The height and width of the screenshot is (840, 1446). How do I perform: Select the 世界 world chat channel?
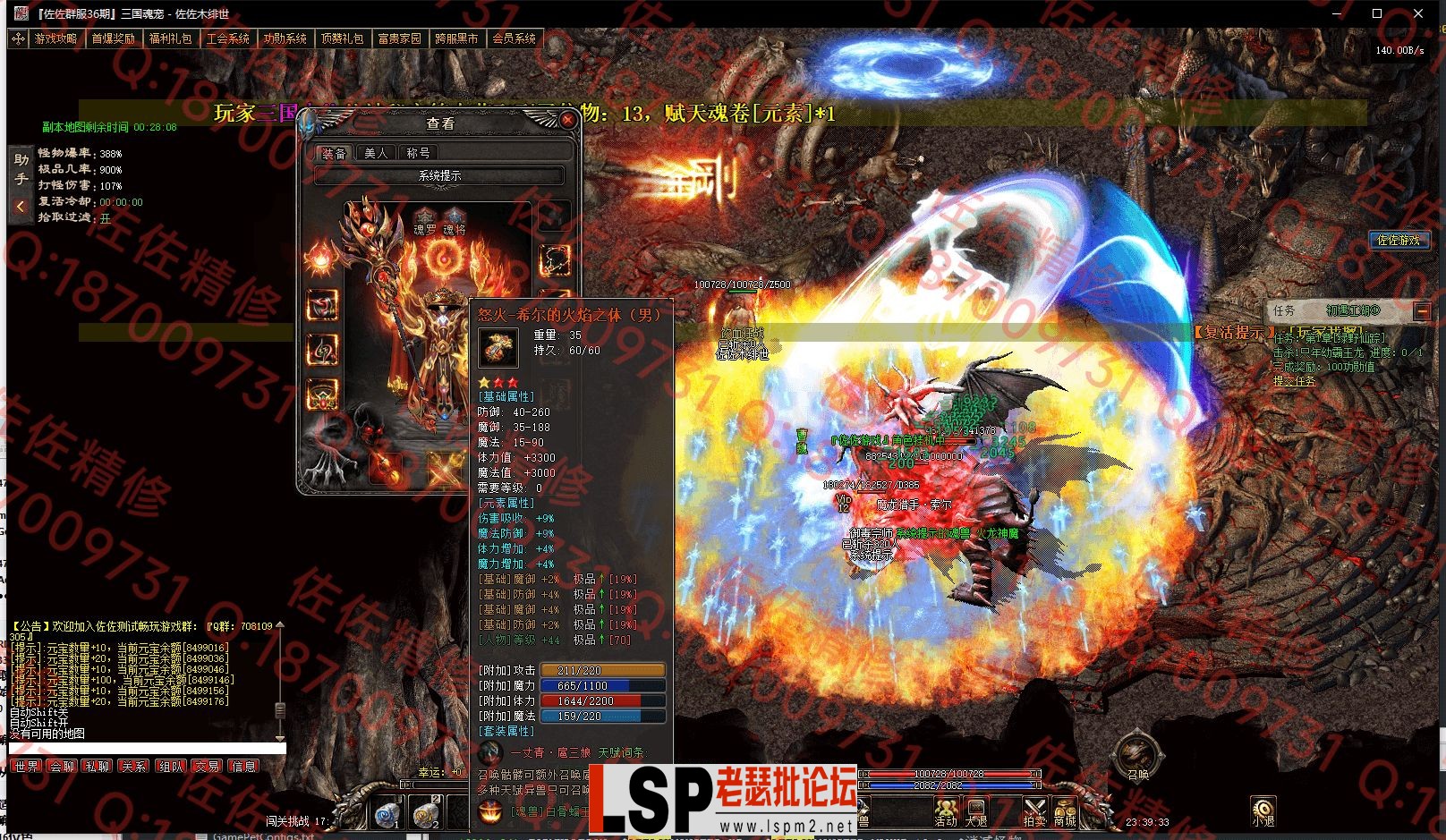click(26, 767)
